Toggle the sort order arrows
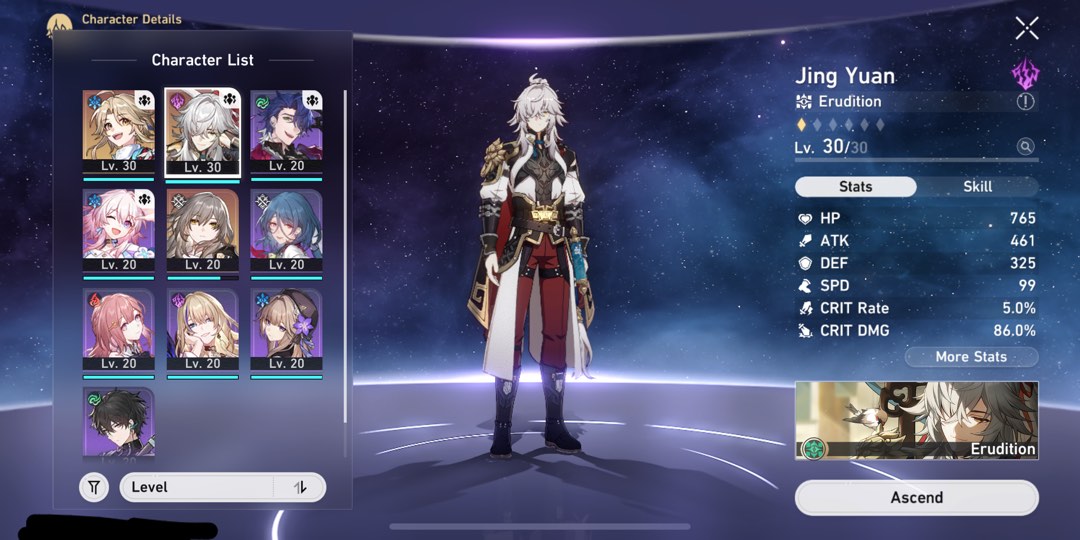This screenshot has width=1080, height=540. pyautogui.click(x=300, y=487)
